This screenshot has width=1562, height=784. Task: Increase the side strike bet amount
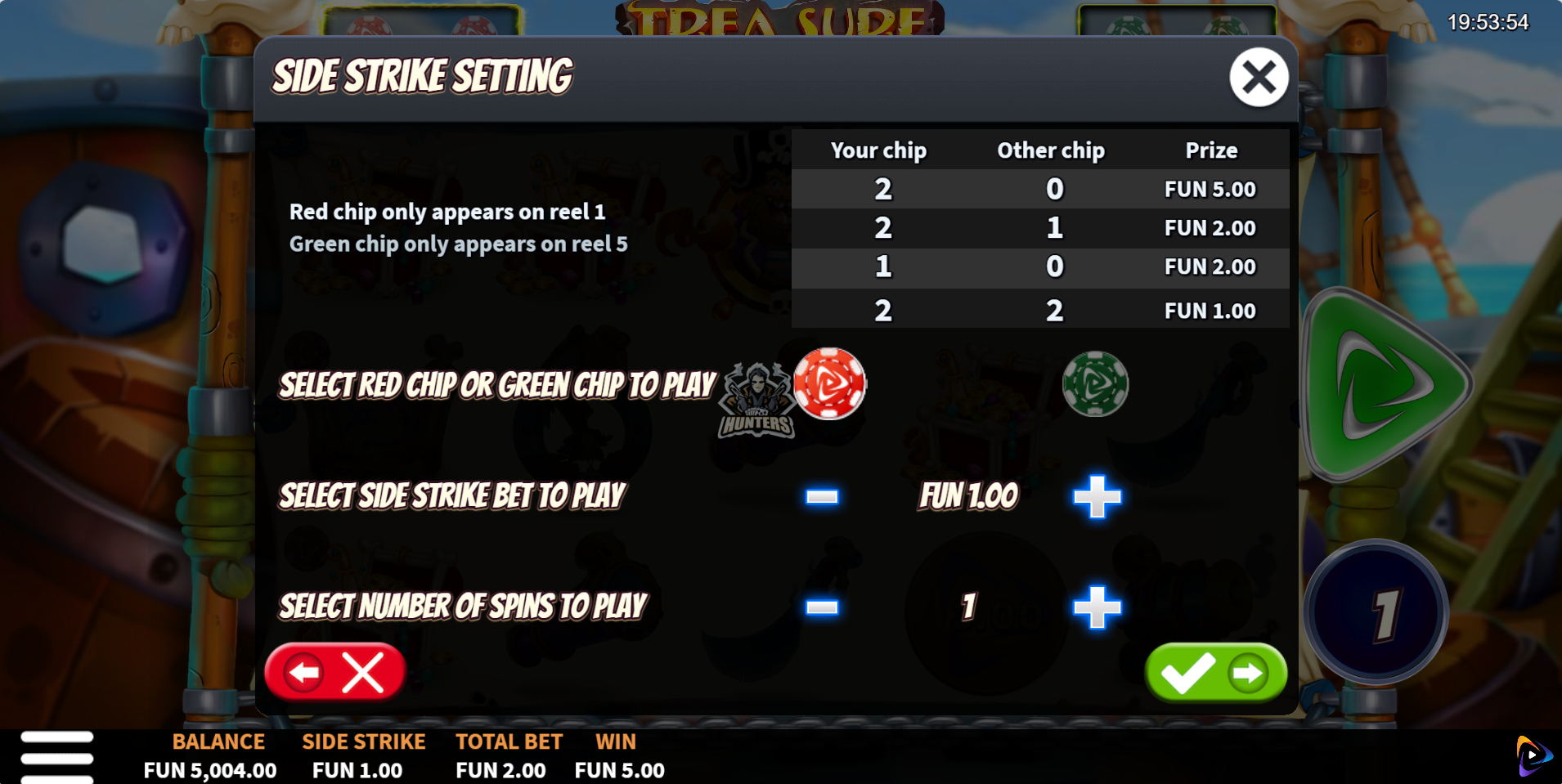point(1097,496)
